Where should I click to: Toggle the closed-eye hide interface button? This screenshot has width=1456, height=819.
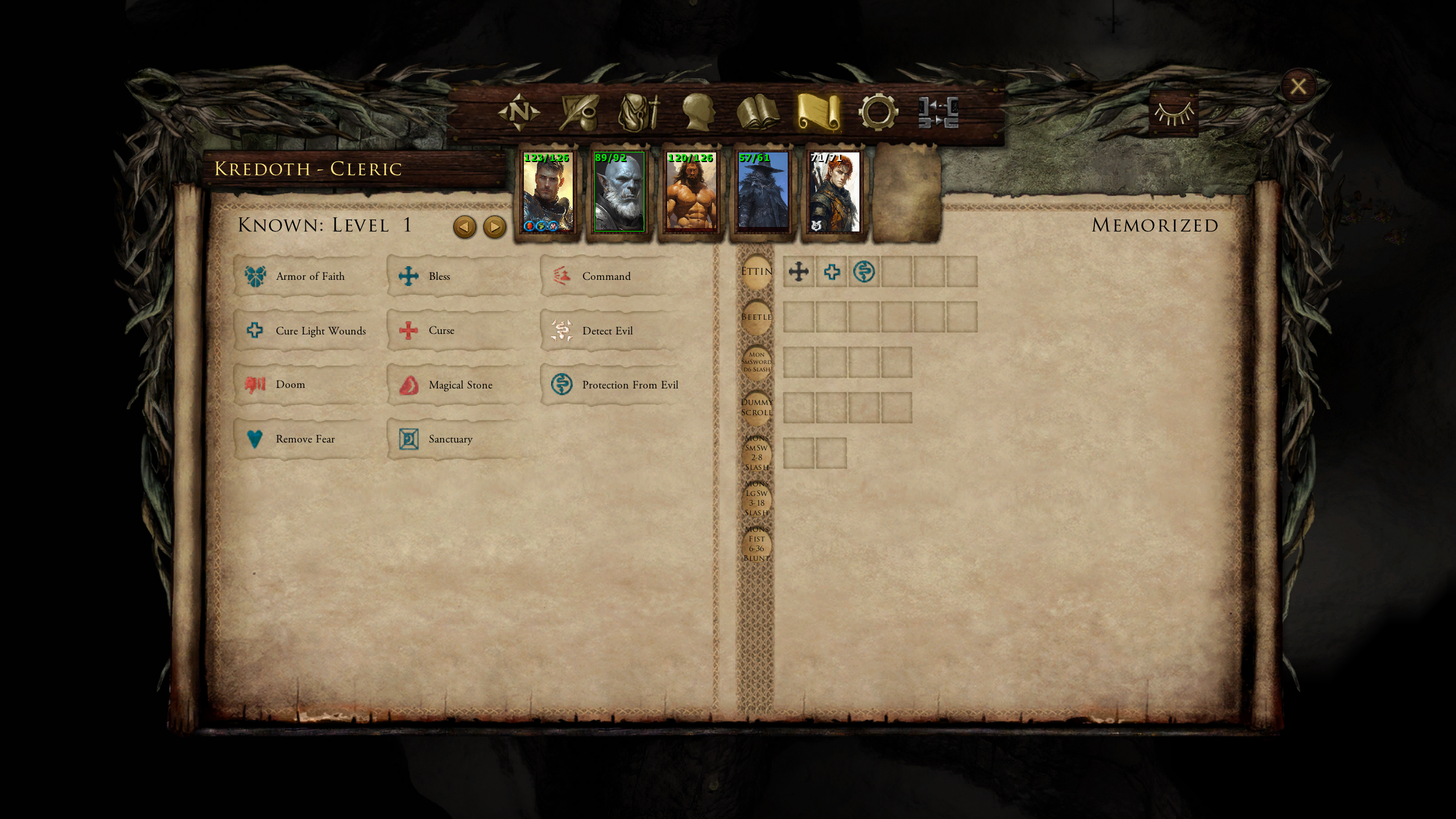coord(1173,114)
